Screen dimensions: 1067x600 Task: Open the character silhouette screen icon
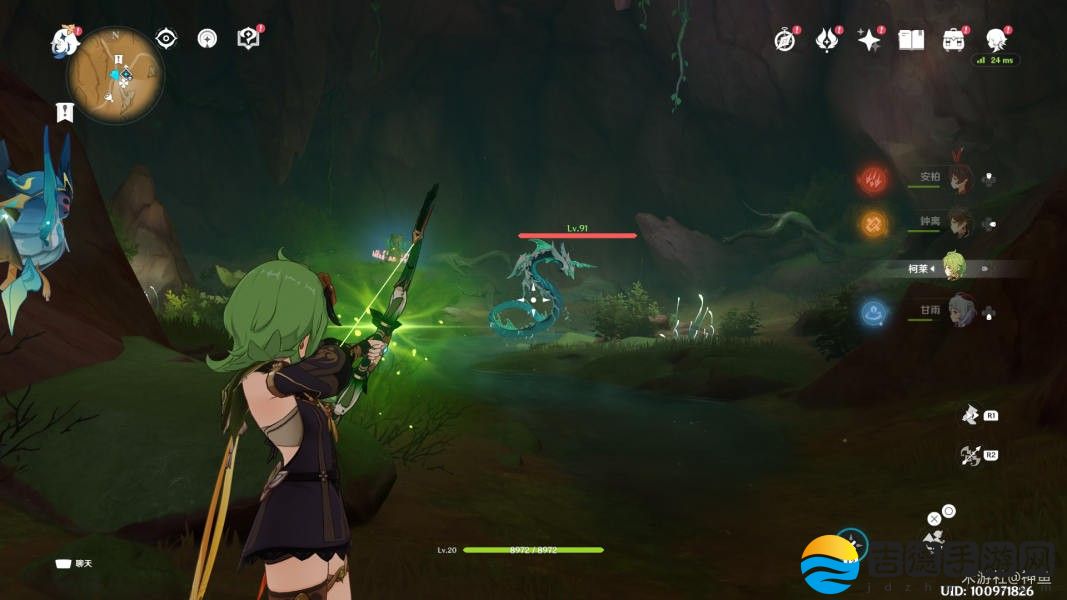995,40
